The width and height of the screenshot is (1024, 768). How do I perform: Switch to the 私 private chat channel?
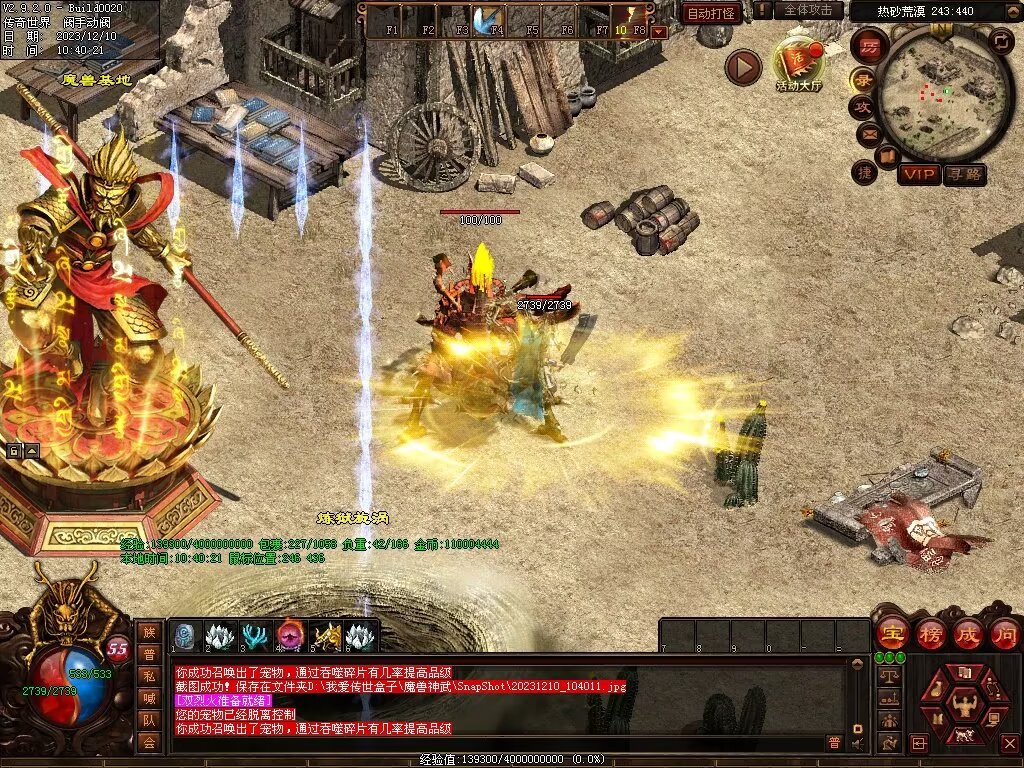tap(149, 675)
